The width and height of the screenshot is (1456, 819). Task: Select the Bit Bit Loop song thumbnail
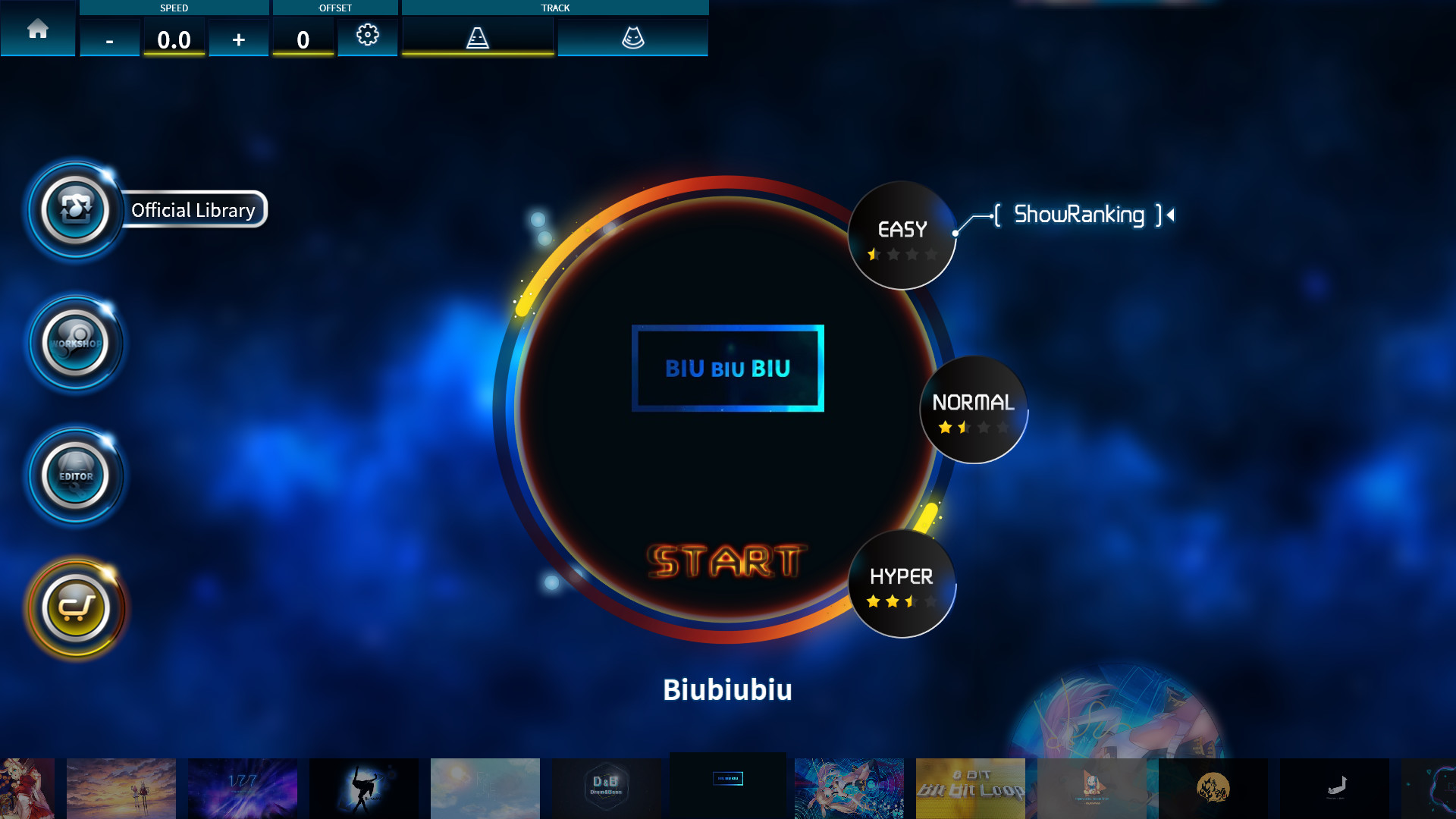pyautogui.click(x=971, y=789)
